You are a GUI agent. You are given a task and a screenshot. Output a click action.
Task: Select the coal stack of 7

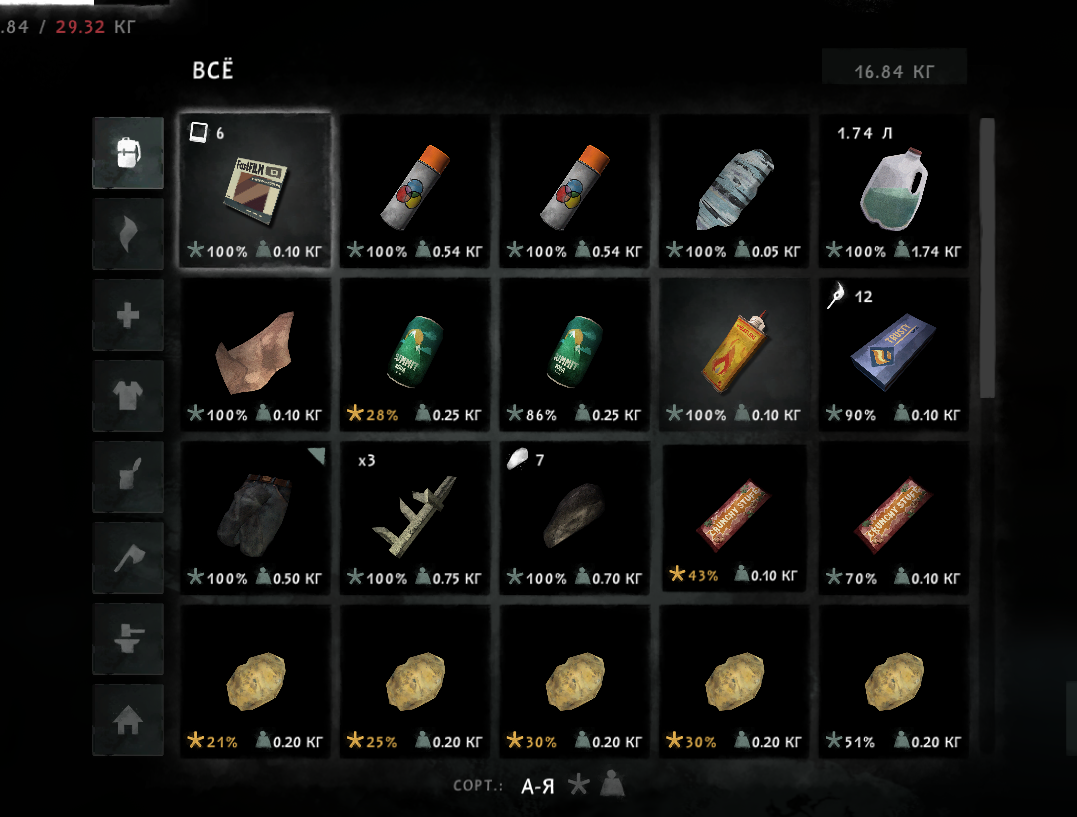click(x=574, y=518)
